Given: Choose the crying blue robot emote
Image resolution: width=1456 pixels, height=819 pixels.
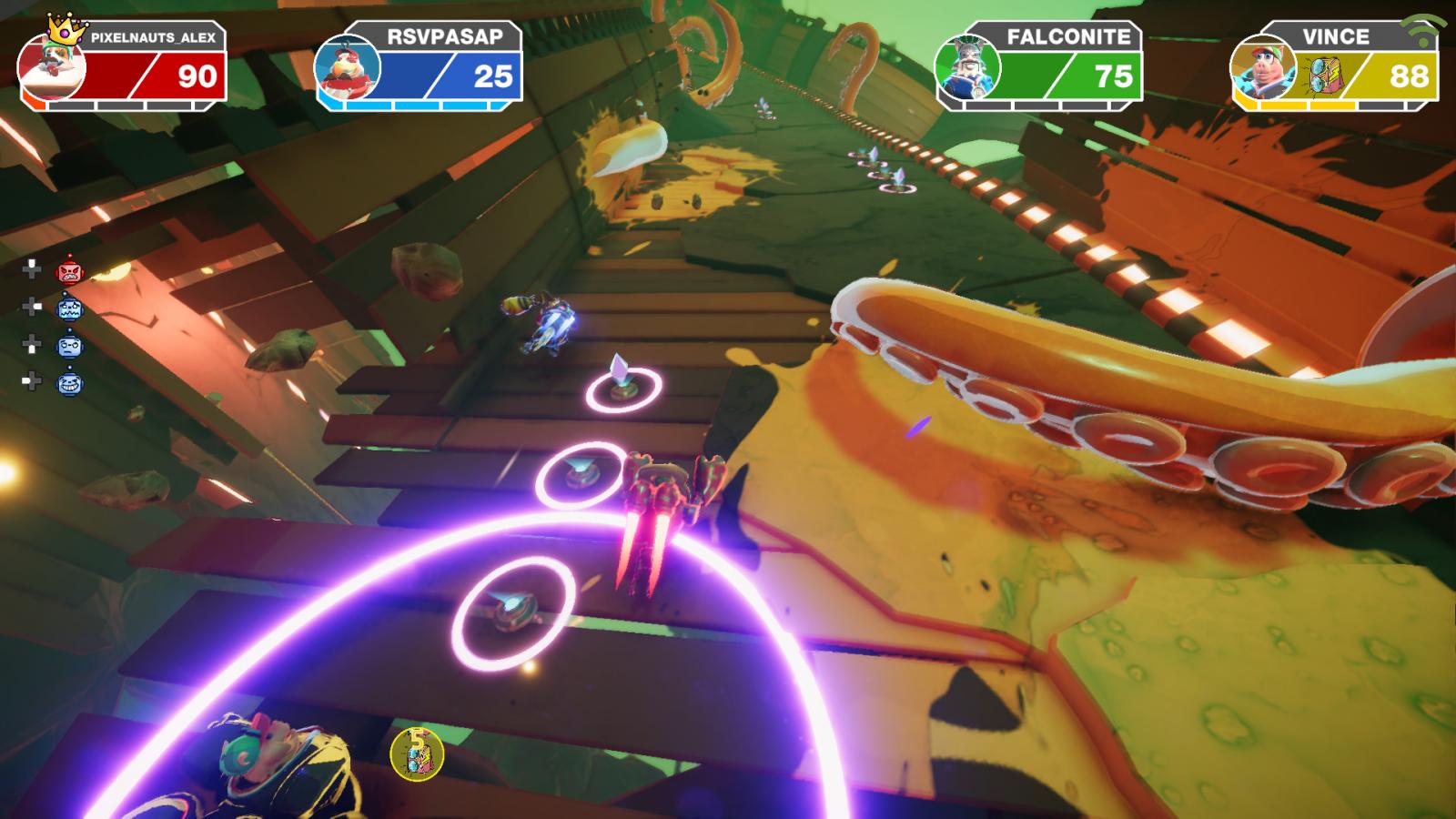Looking at the screenshot, I should coord(69,308).
